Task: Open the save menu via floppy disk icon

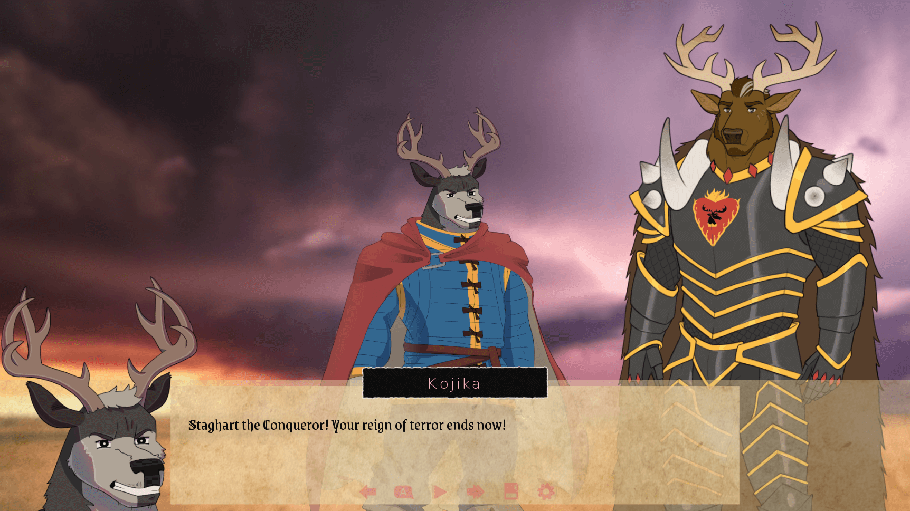Action: tap(510, 491)
